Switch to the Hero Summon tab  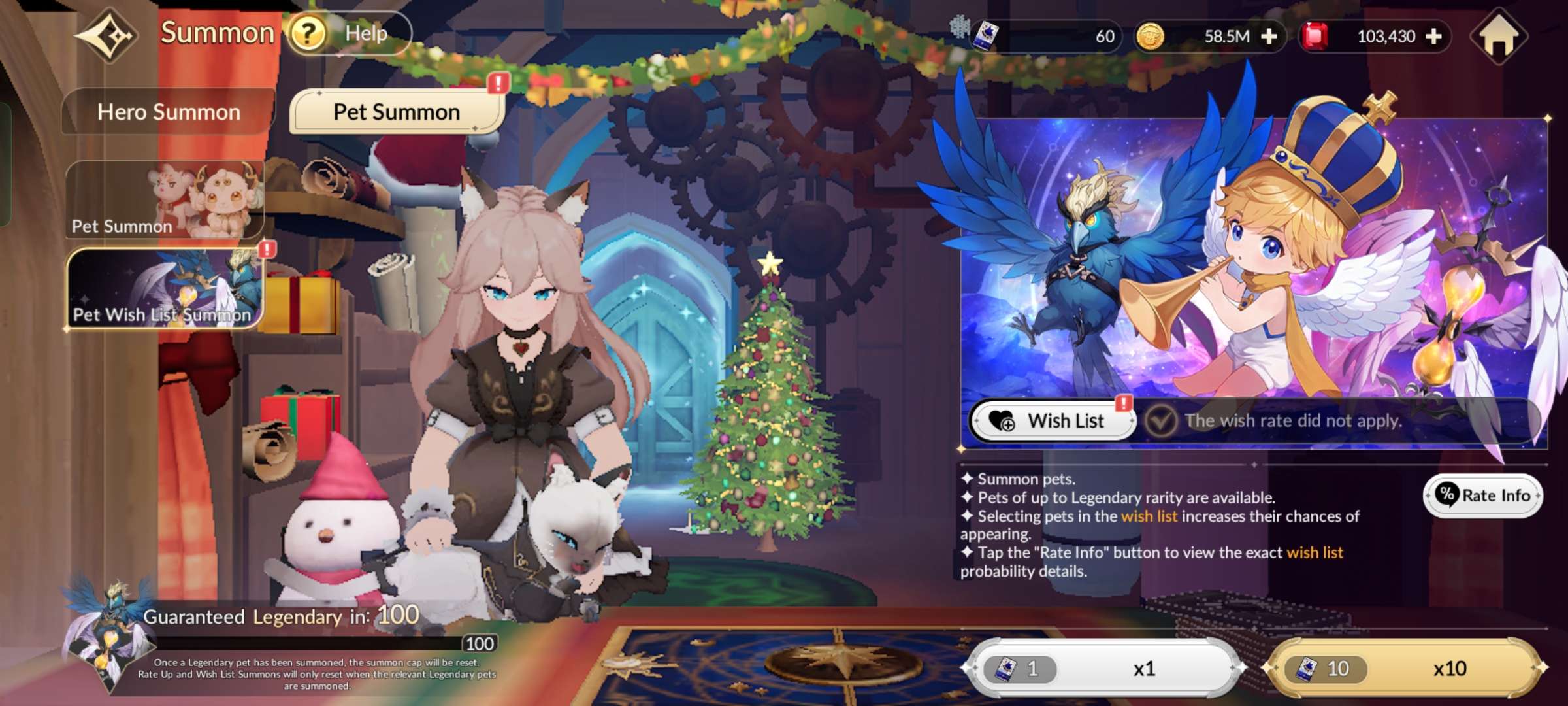(x=169, y=112)
